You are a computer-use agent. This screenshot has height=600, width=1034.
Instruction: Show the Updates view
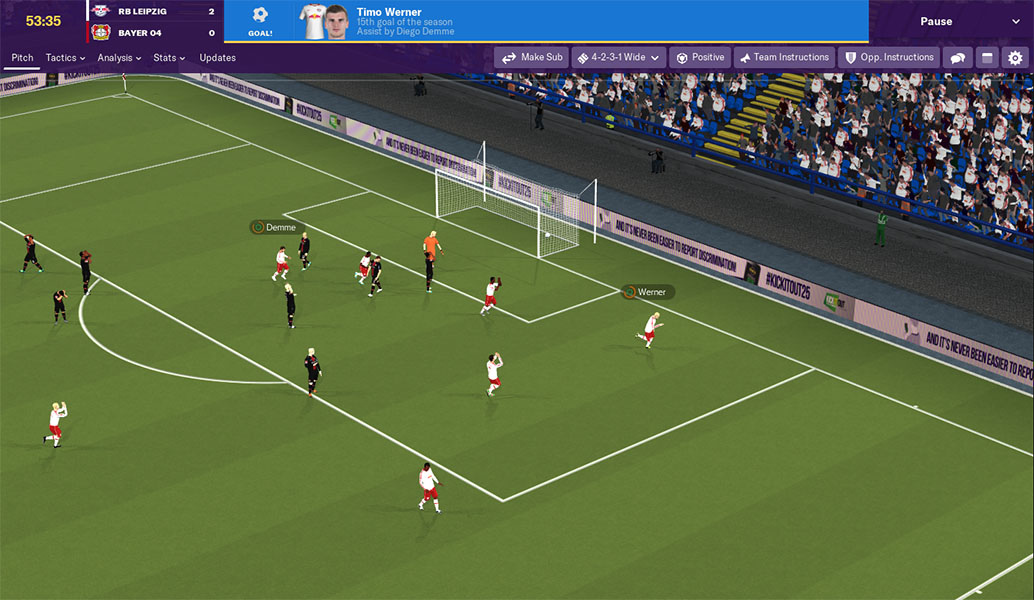pyautogui.click(x=217, y=58)
